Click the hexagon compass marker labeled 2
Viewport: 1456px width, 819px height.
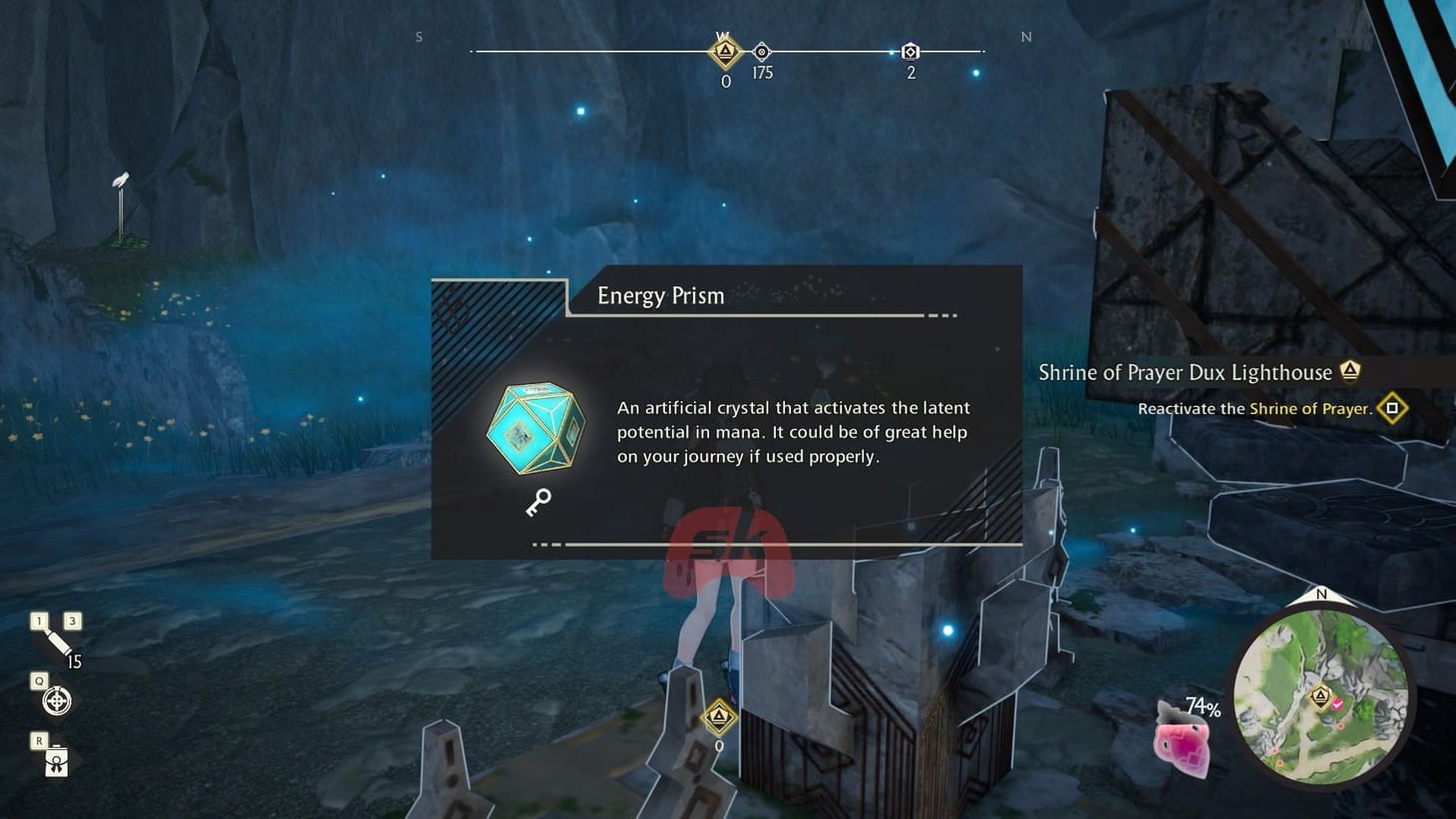coord(910,51)
